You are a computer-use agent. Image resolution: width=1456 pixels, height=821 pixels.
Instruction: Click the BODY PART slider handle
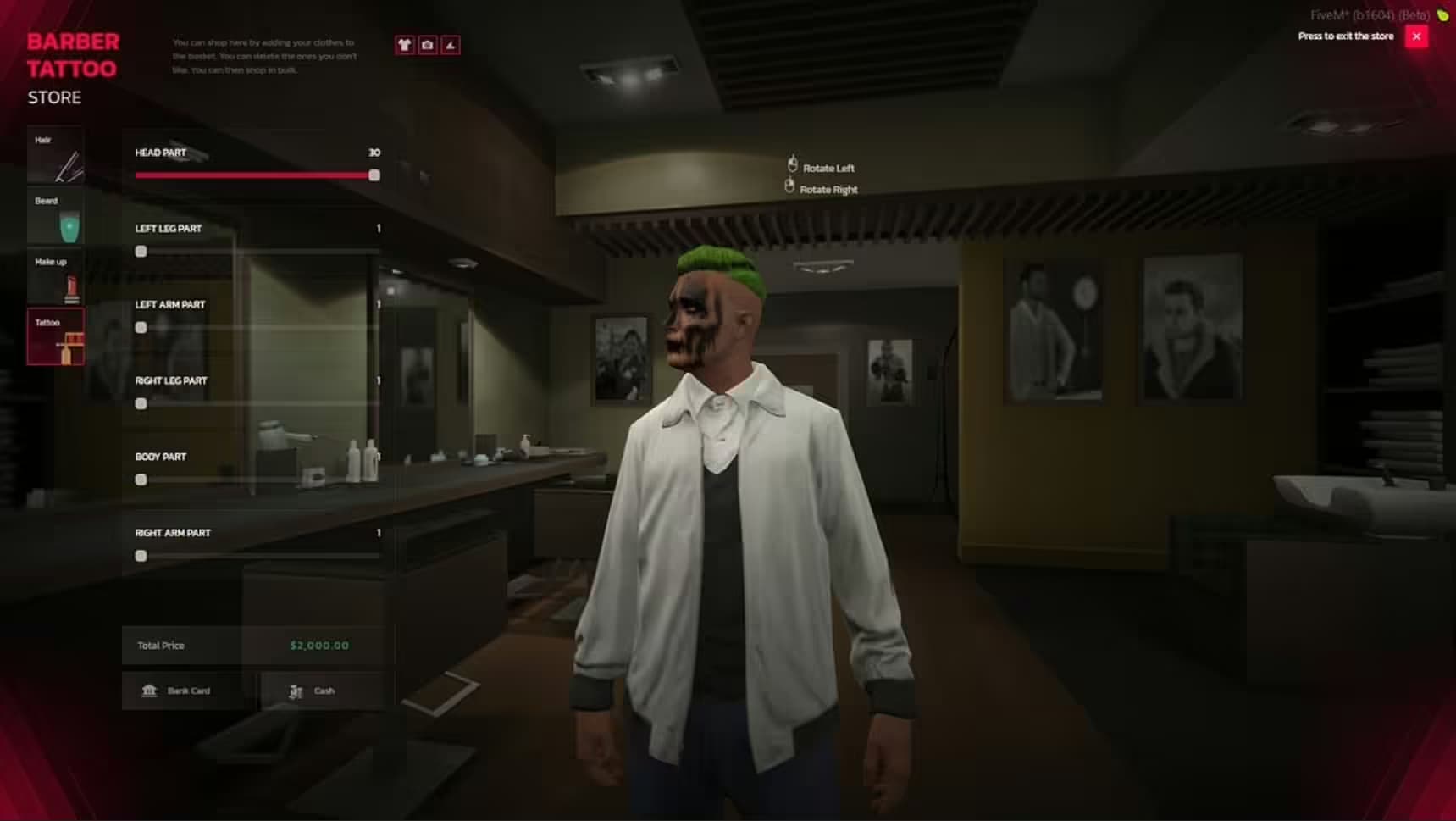(x=141, y=480)
